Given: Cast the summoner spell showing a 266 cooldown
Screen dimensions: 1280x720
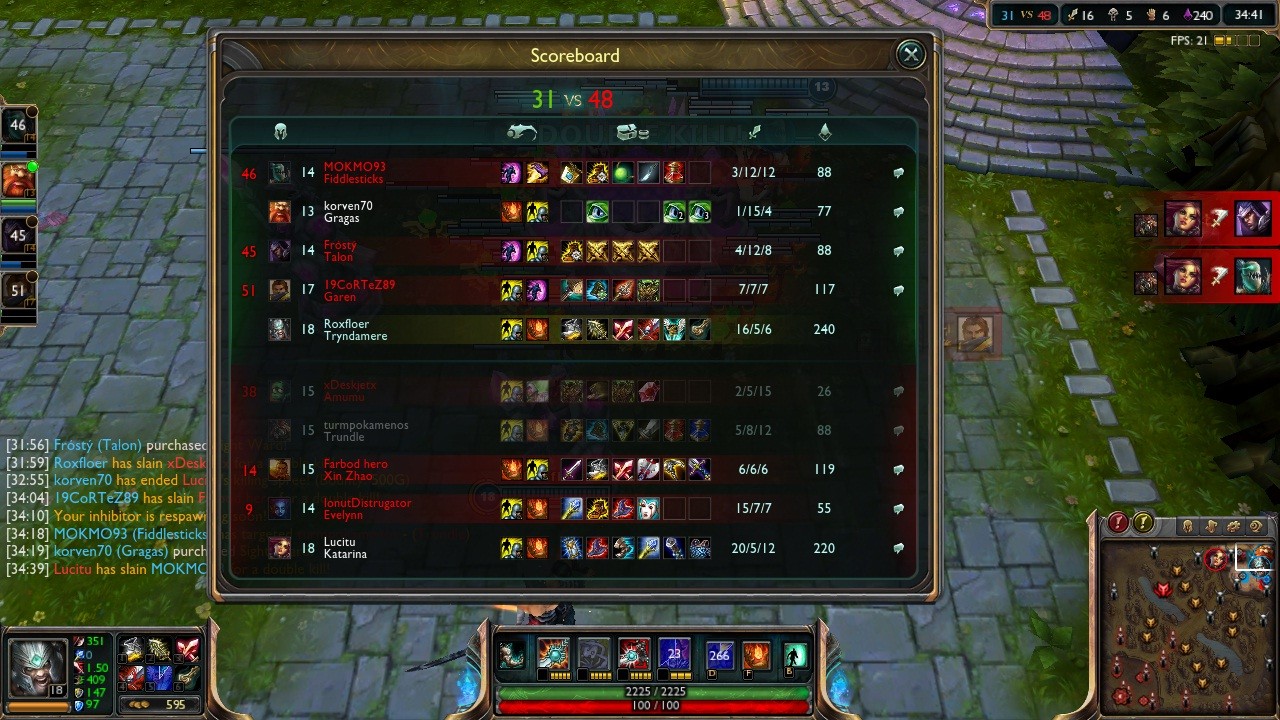Looking at the screenshot, I should coord(719,655).
